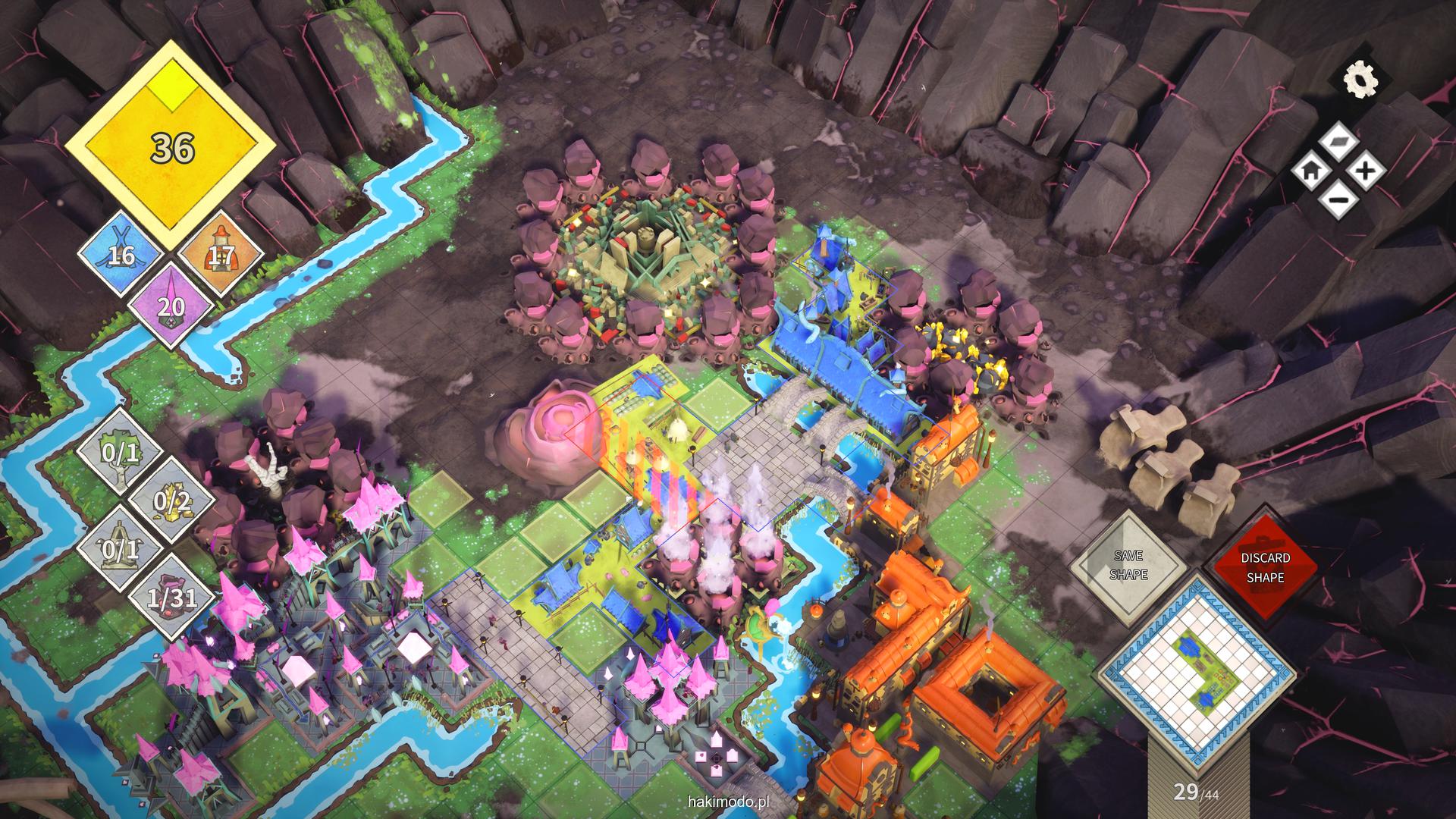The height and width of the screenshot is (819, 1456).
Task: Click the zoom-in plus button
Action: [1366, 171]
